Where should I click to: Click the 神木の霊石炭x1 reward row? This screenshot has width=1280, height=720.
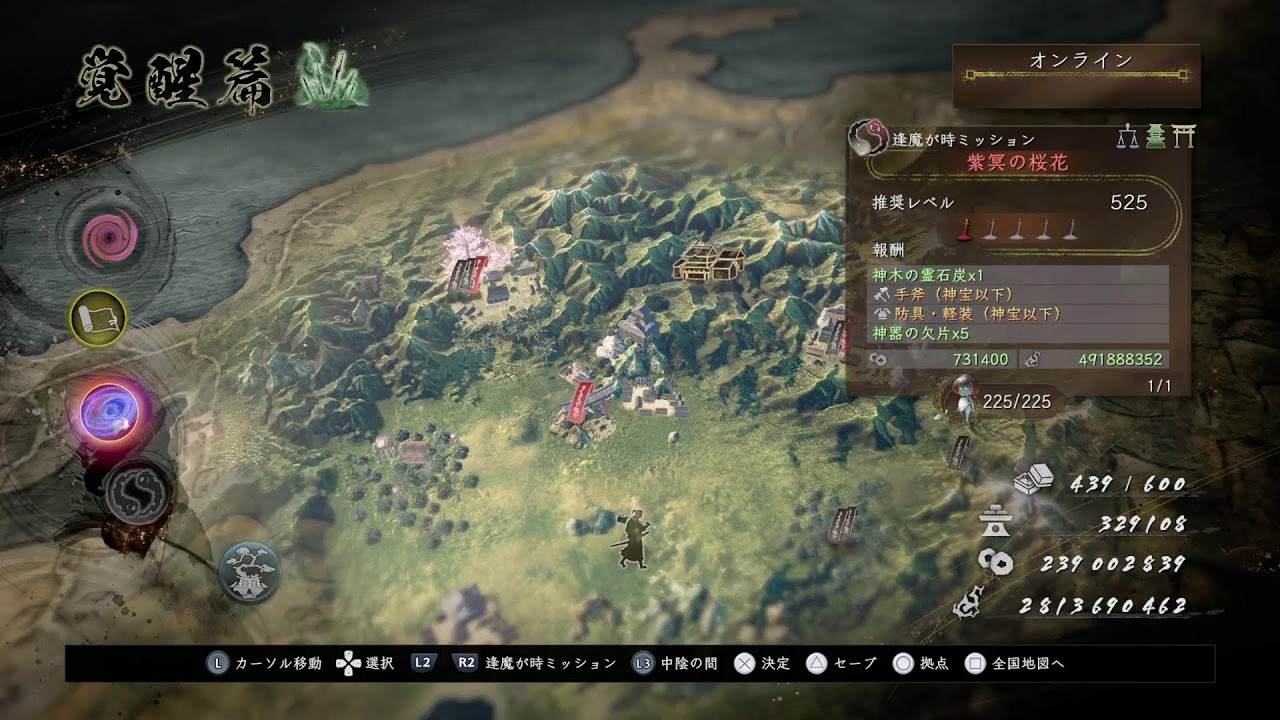click(x=1017, y=275)
